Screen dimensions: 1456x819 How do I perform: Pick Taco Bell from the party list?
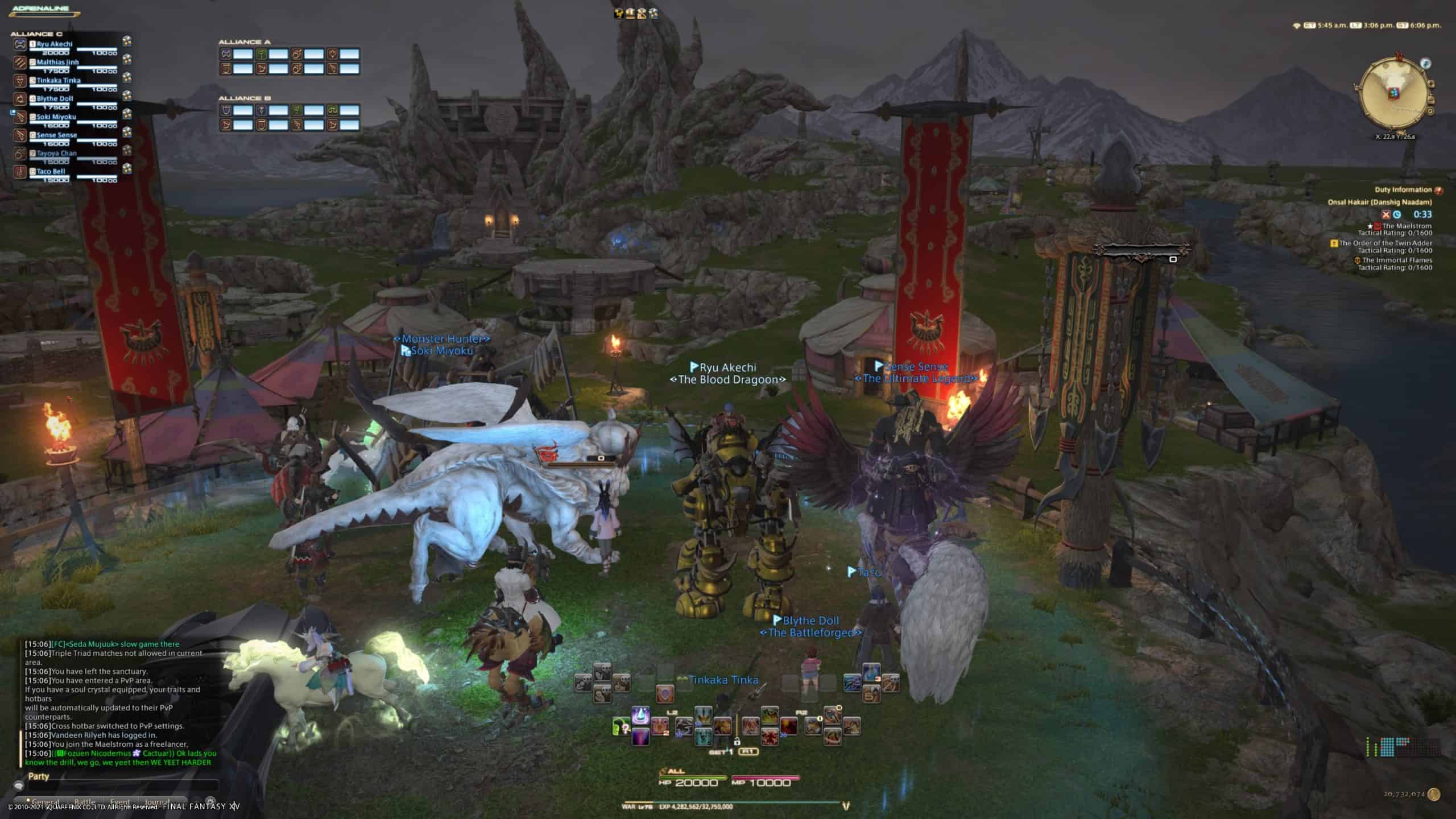tap(51, 171)
